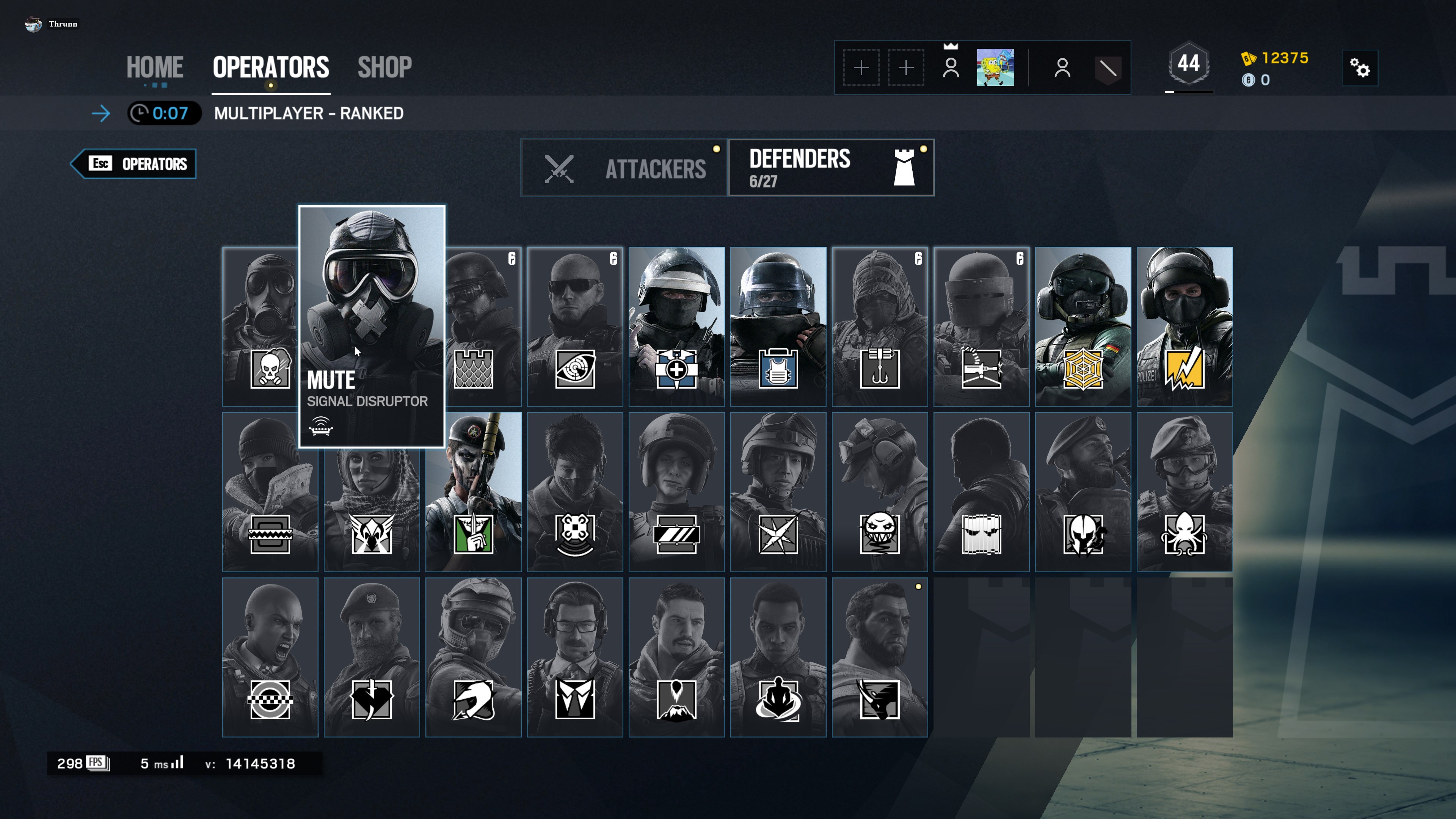1456x819 pixels.
Task: Choose the Jäger spider web operator
Action: coord(1083,326)
